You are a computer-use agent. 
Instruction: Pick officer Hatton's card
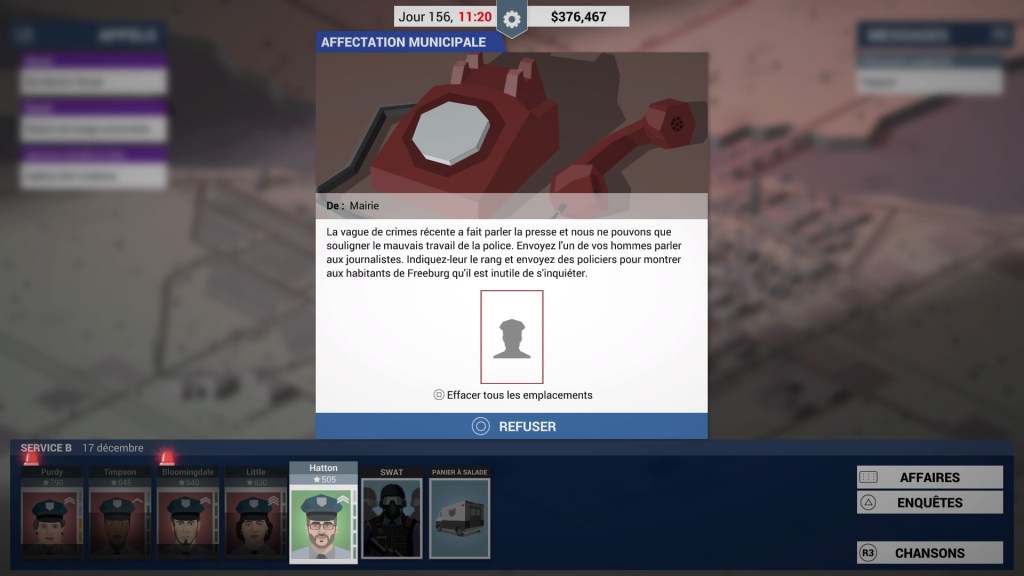click(x=323, y=512)
